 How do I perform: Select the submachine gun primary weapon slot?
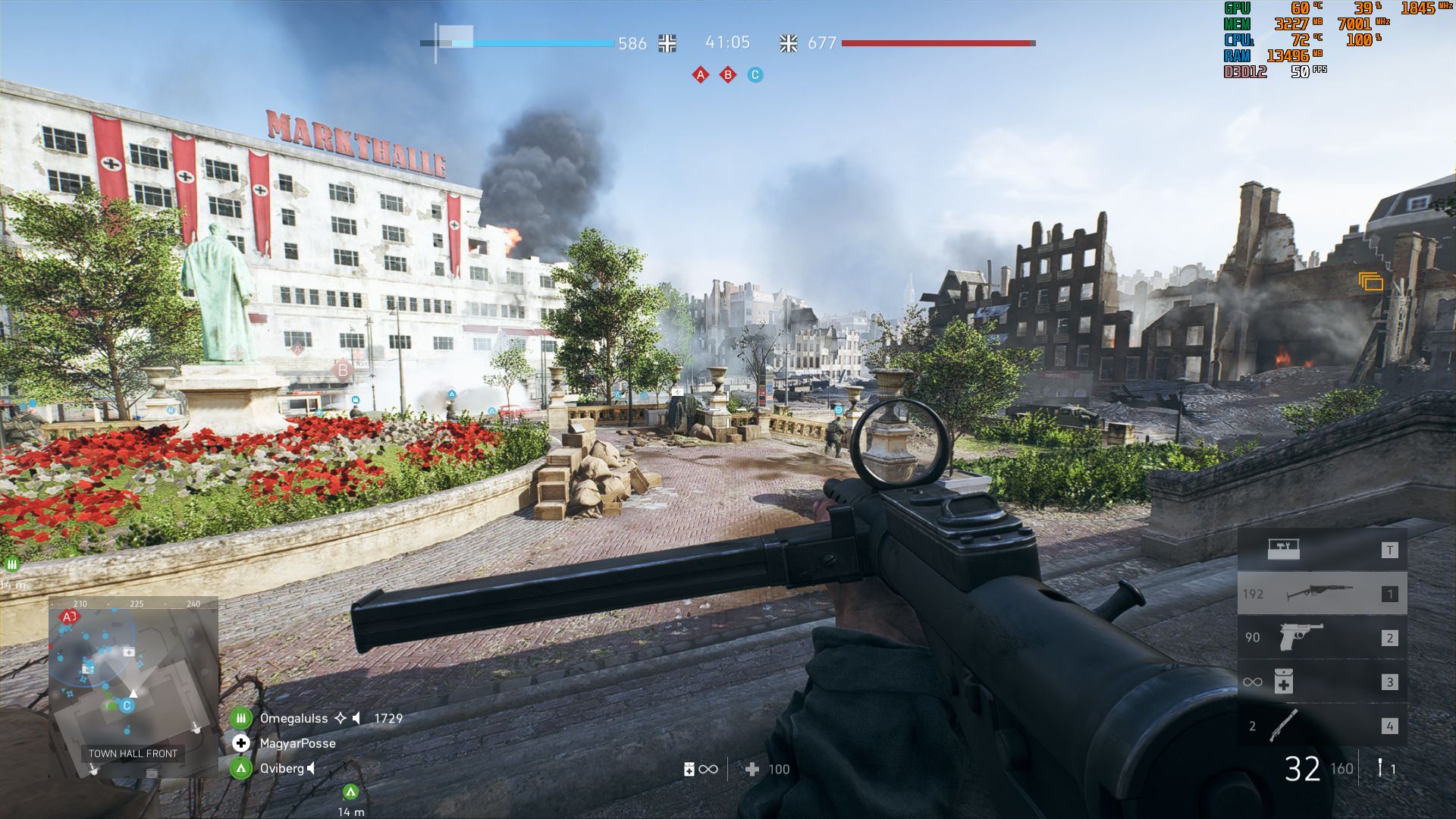pyautogui.click(x=1322, y=594)
